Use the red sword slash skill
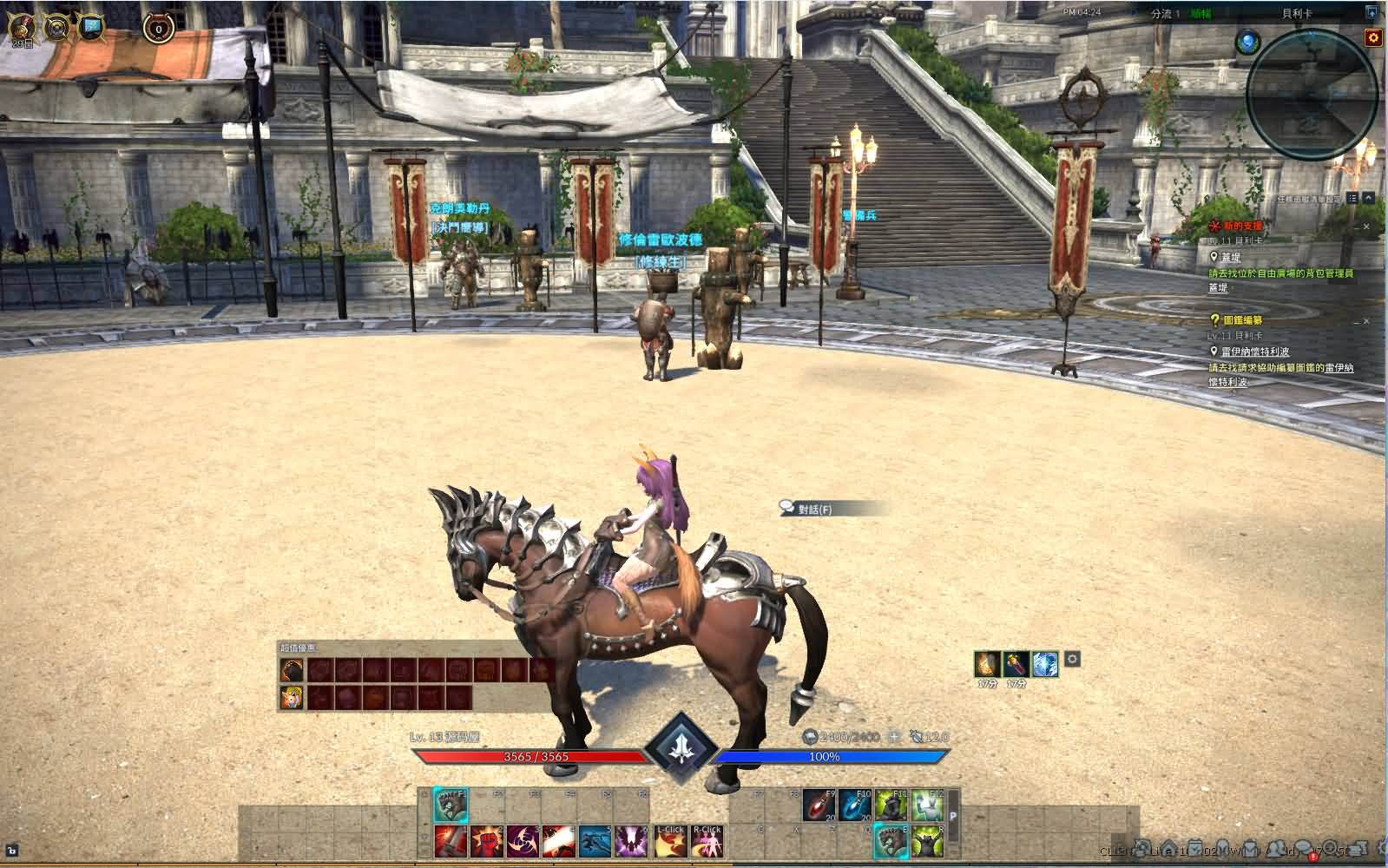This screenshot has width=1388, height=868. [x=451, y=841]
